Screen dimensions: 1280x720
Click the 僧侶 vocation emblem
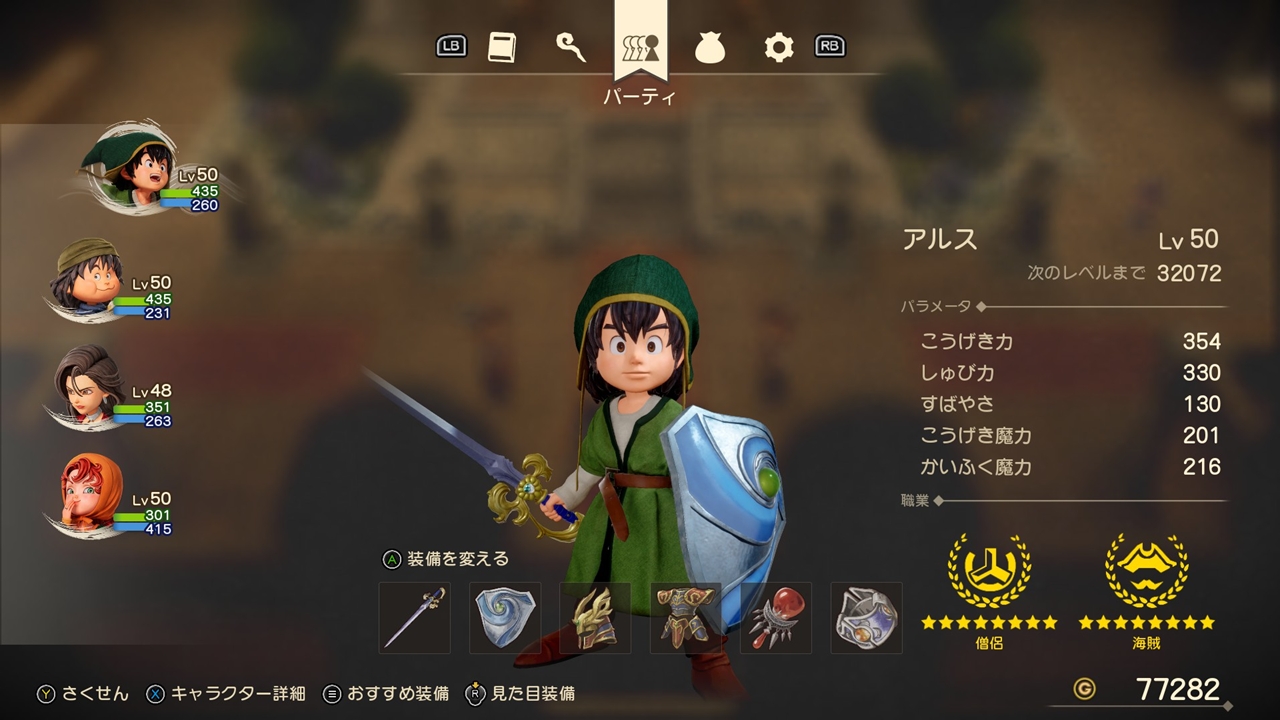pyautogui.click(x=989, y=569)
